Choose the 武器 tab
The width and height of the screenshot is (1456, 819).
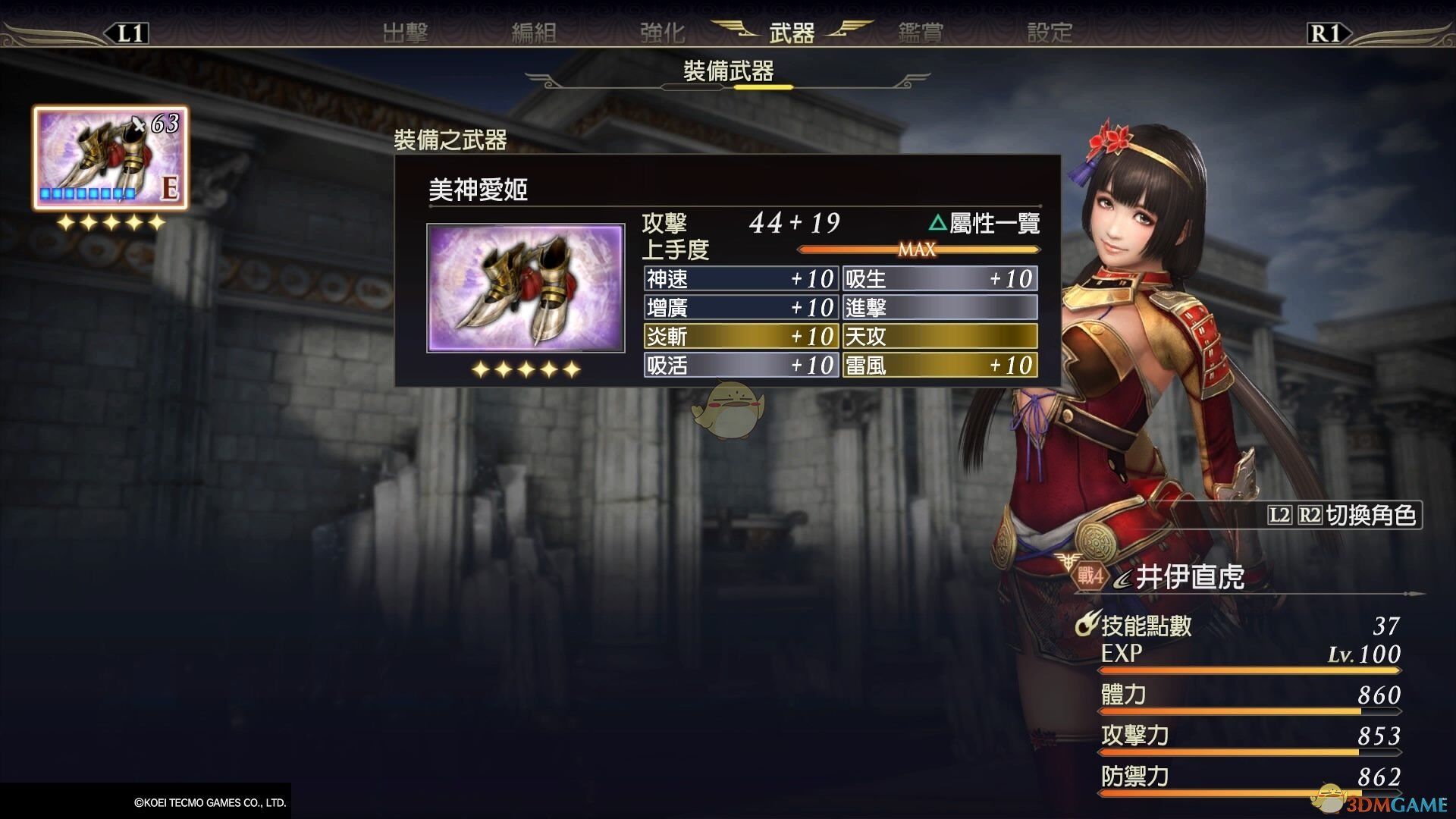point(792,33)
